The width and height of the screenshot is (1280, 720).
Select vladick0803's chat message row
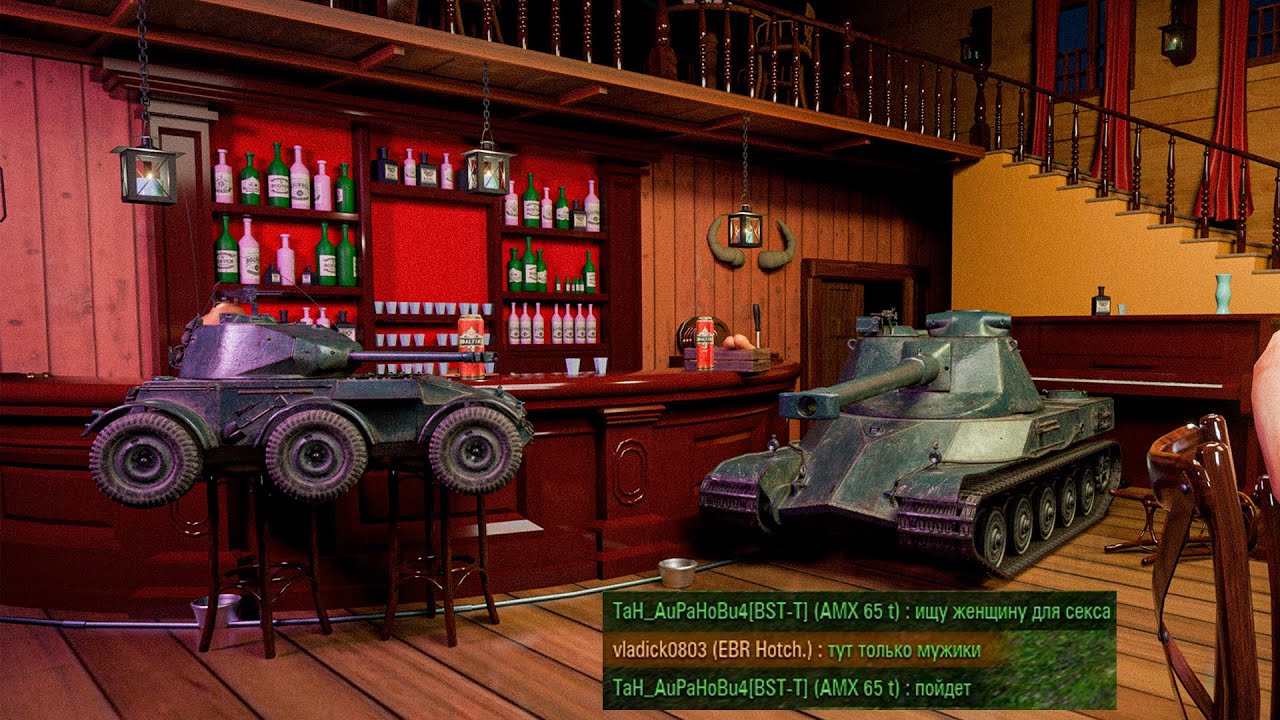point(796,650)
